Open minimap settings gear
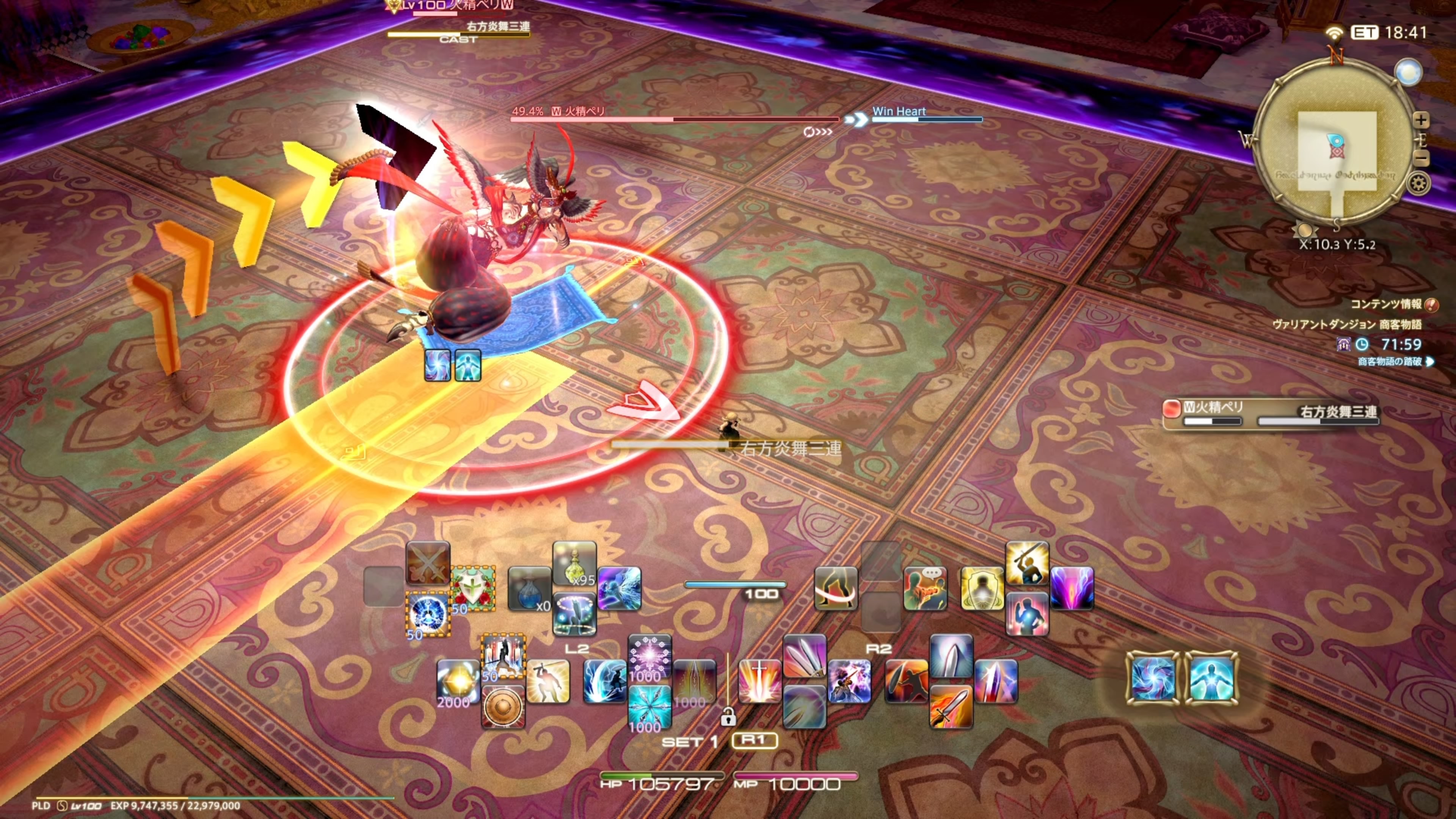 pos(1418,184)
